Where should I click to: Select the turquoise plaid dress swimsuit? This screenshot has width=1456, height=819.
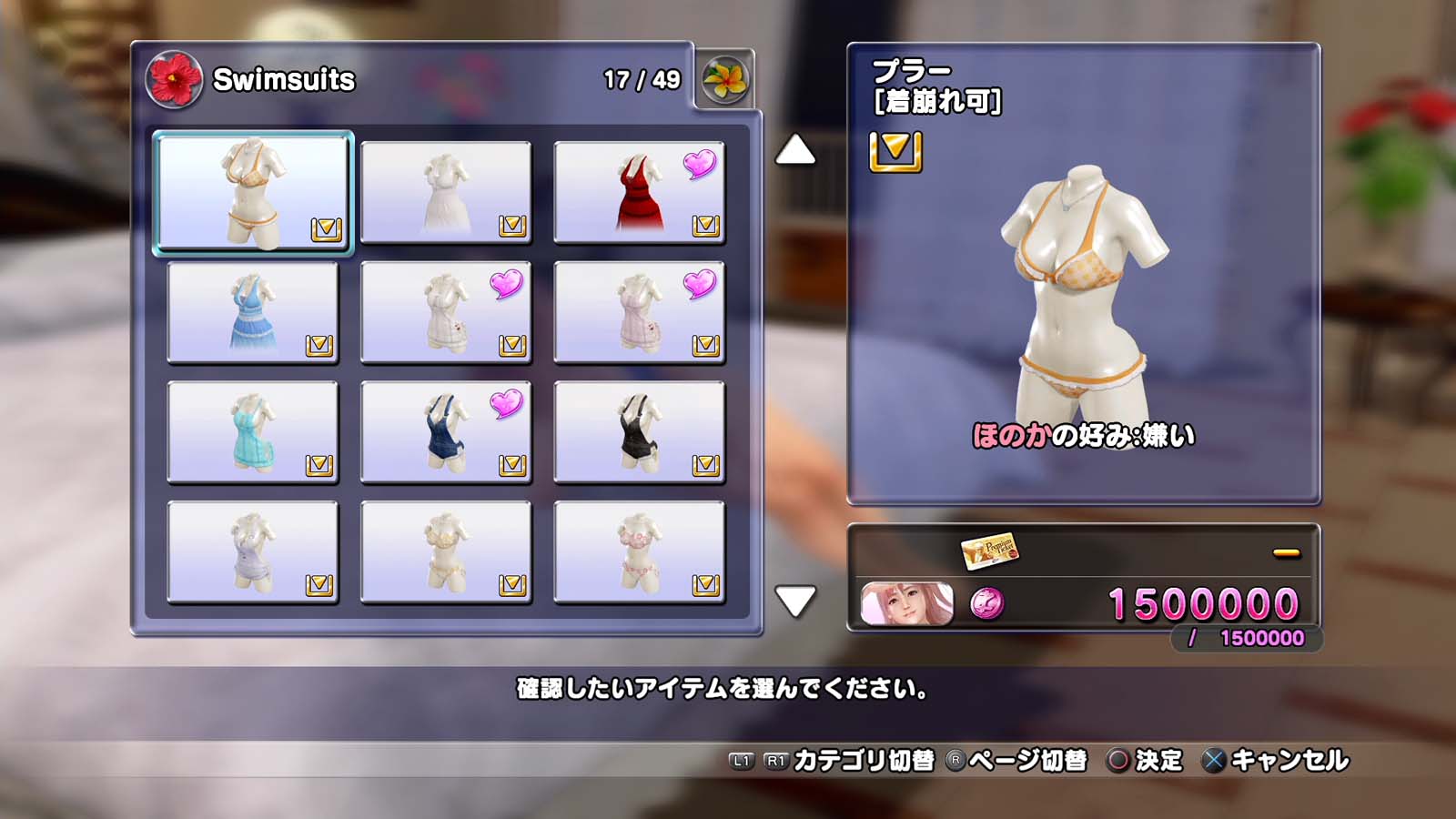[253, 432]
